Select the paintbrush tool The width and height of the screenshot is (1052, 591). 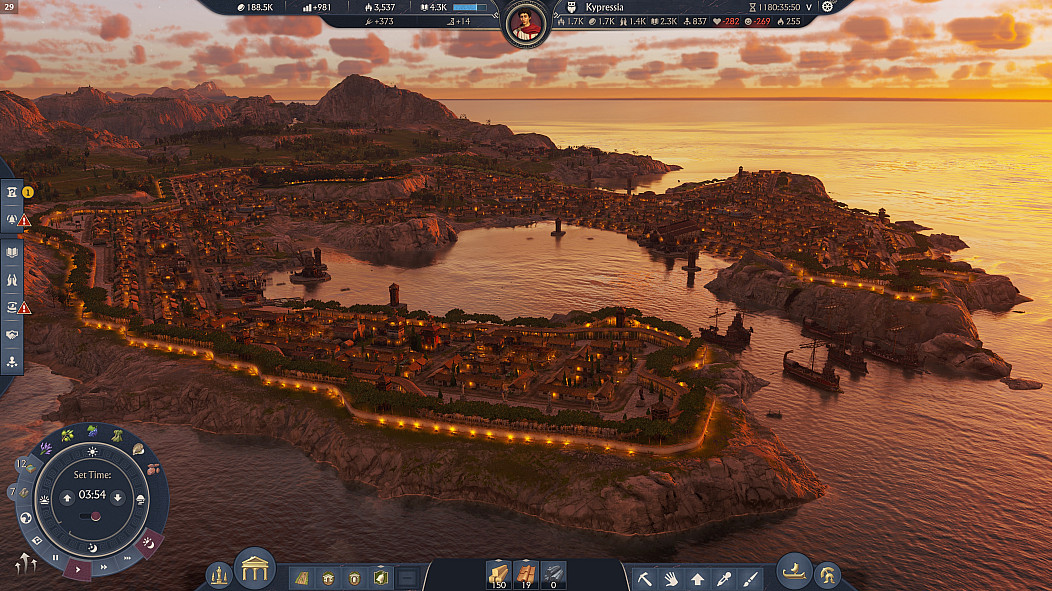point(749,577)
